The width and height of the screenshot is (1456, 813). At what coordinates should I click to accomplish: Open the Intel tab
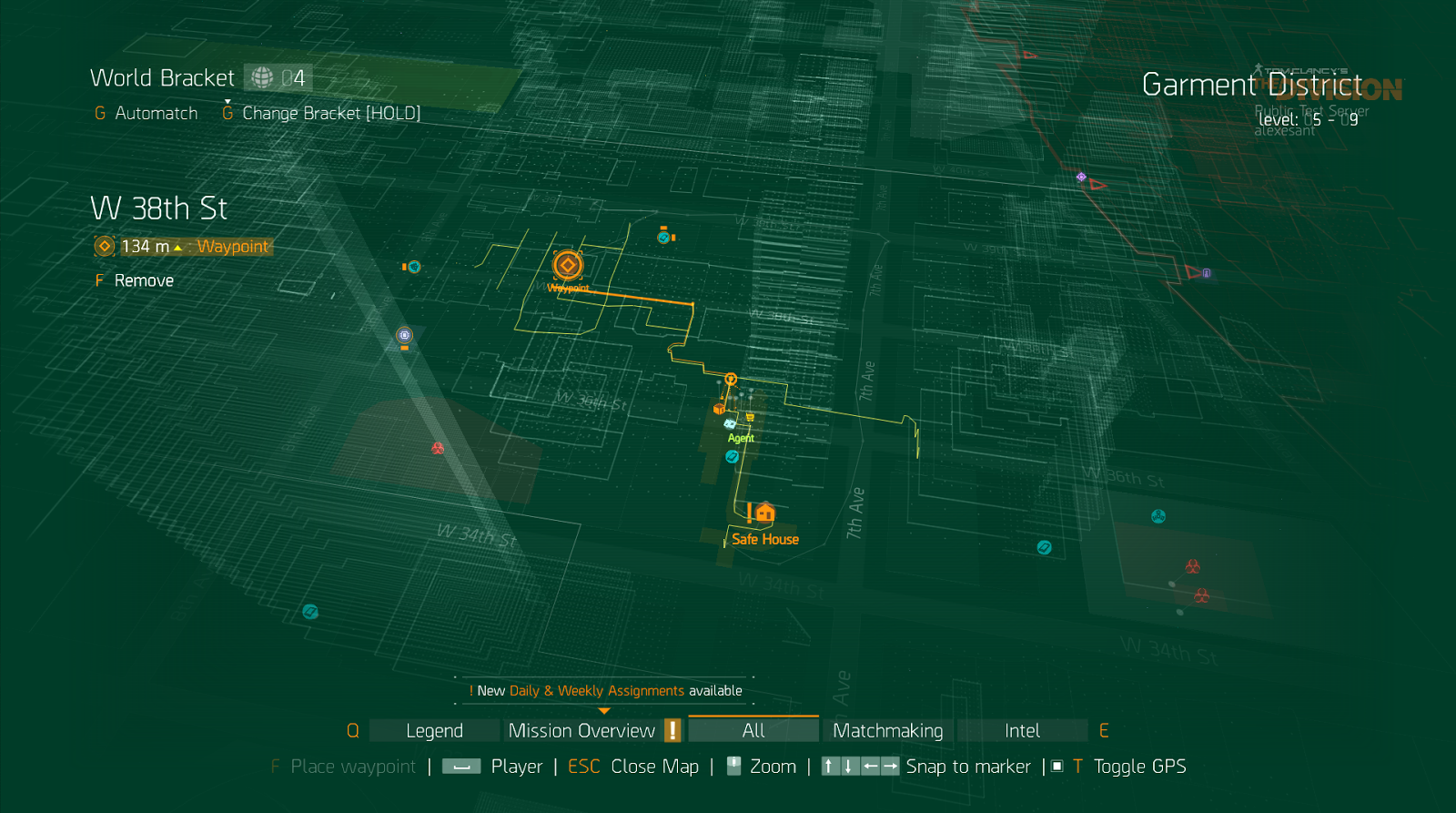click(1023, 729)
